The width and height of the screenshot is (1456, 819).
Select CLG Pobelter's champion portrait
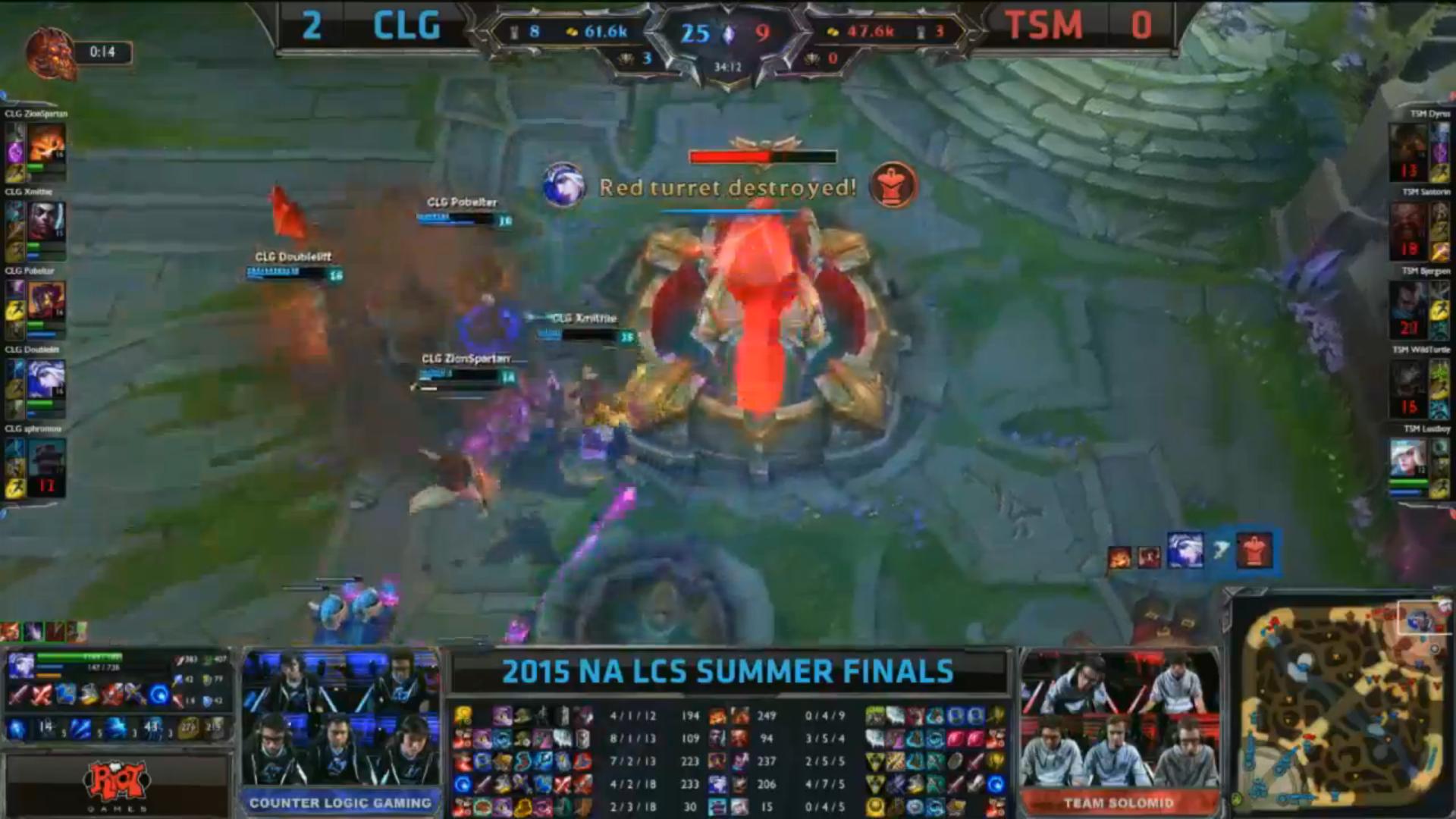pyautogui.click(x=47, y=301)
